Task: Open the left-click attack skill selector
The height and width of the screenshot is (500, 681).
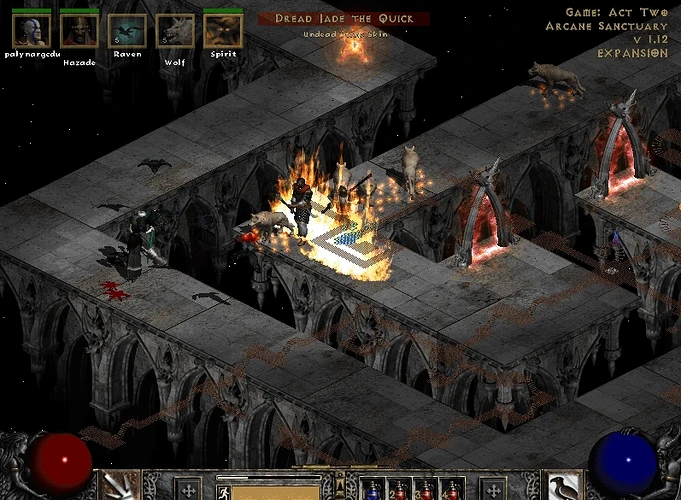Action: [121, 487]
